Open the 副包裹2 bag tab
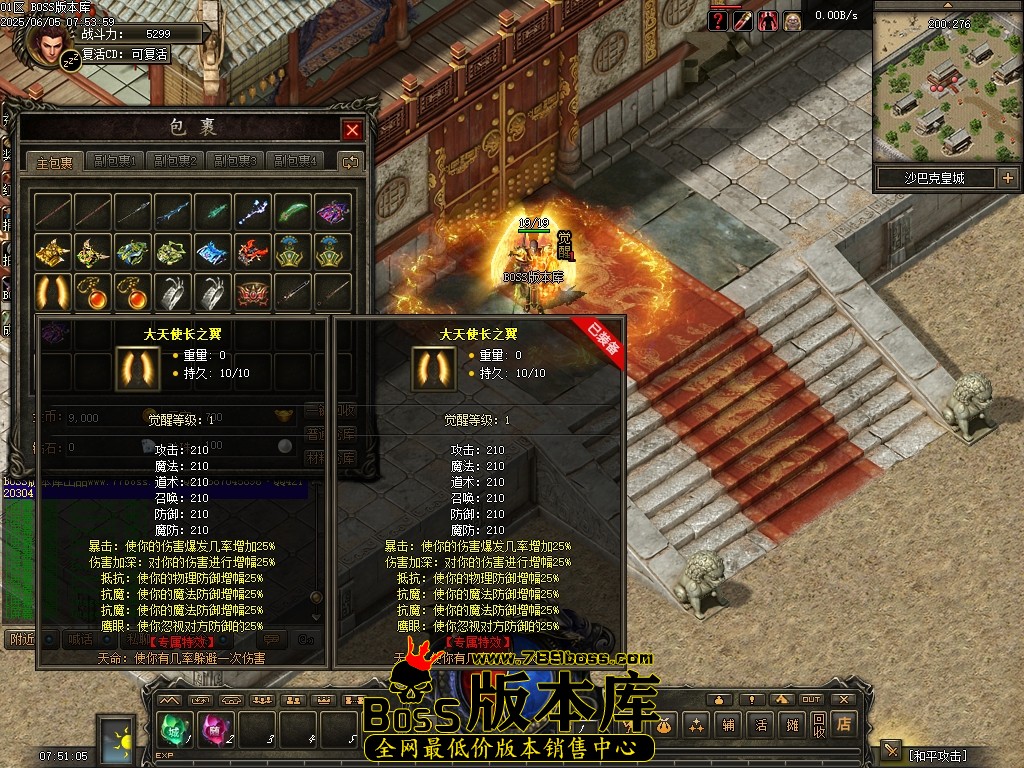 pyautogui.click(x=175, y=161)
